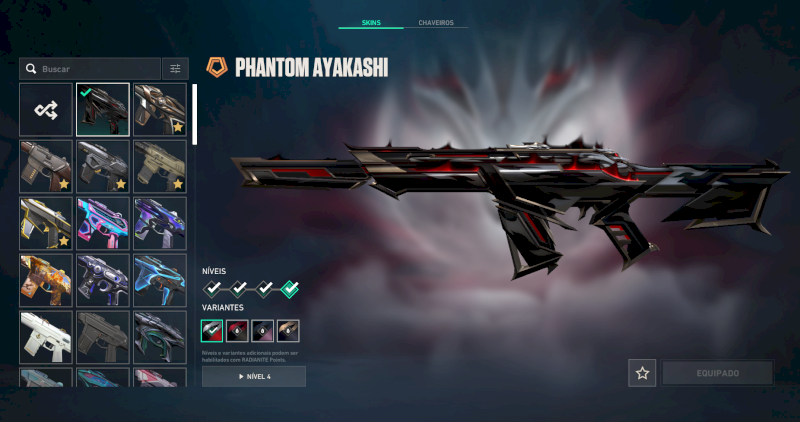Click the Equipado button
Viewport: 800px width, 422px height.
716,373
